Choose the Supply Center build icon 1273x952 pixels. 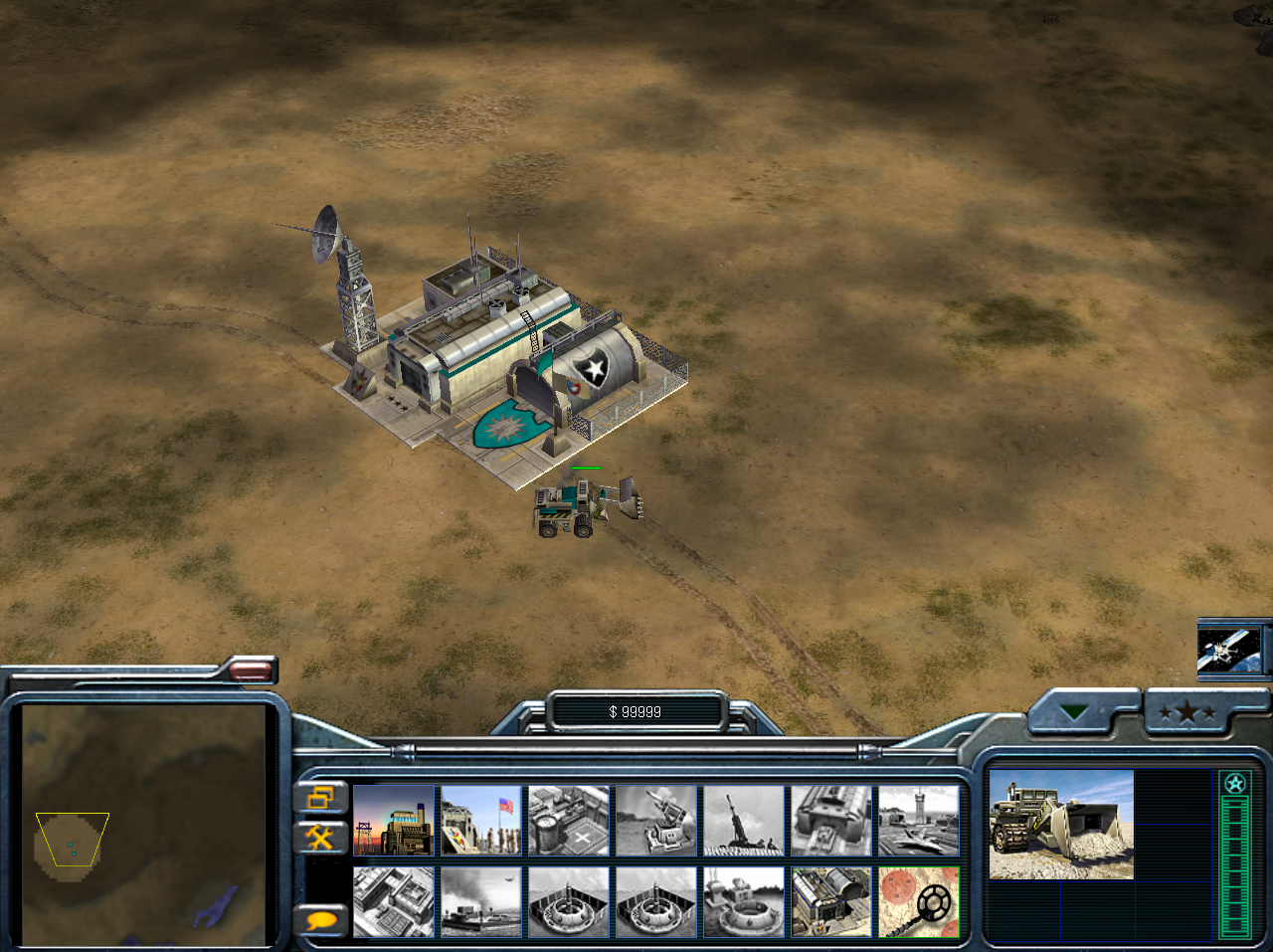click(569, 821)
